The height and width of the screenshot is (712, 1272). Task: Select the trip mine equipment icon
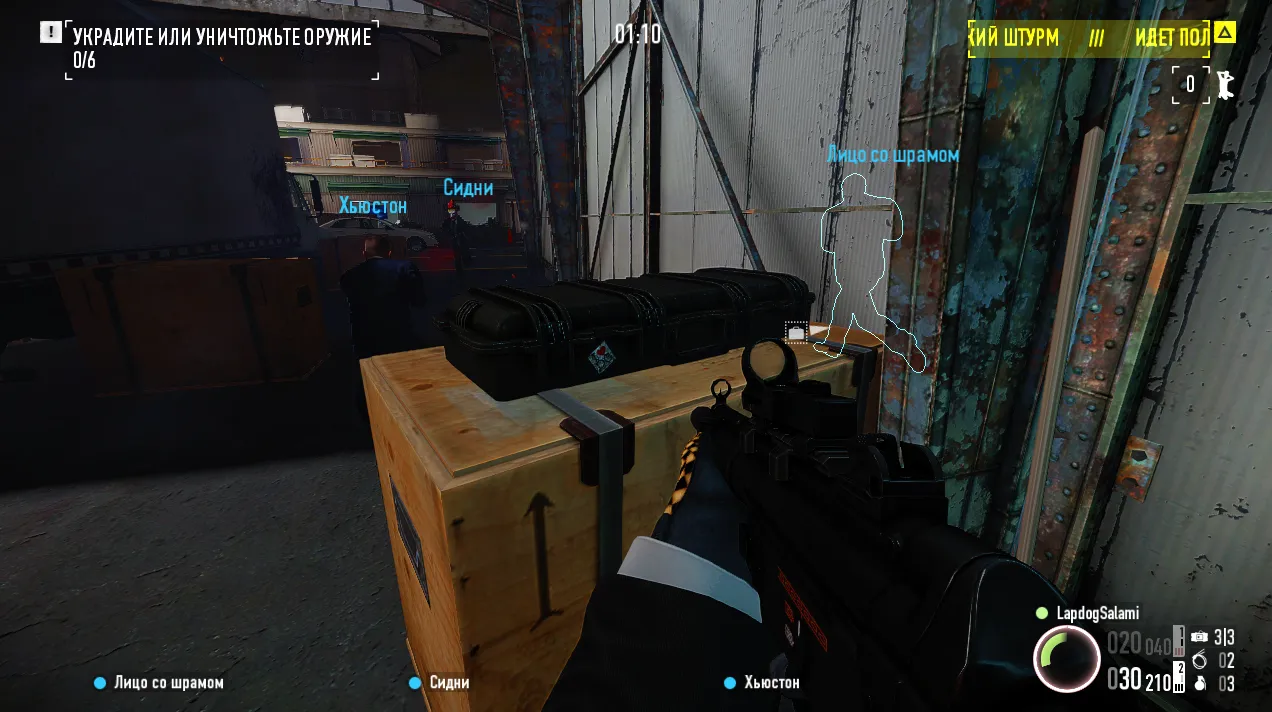(x=1199, y=637)
